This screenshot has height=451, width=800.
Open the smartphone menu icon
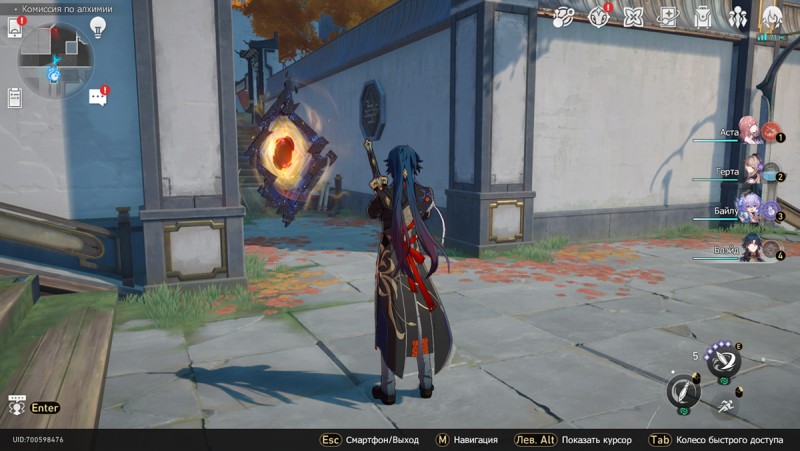(14, 27)
